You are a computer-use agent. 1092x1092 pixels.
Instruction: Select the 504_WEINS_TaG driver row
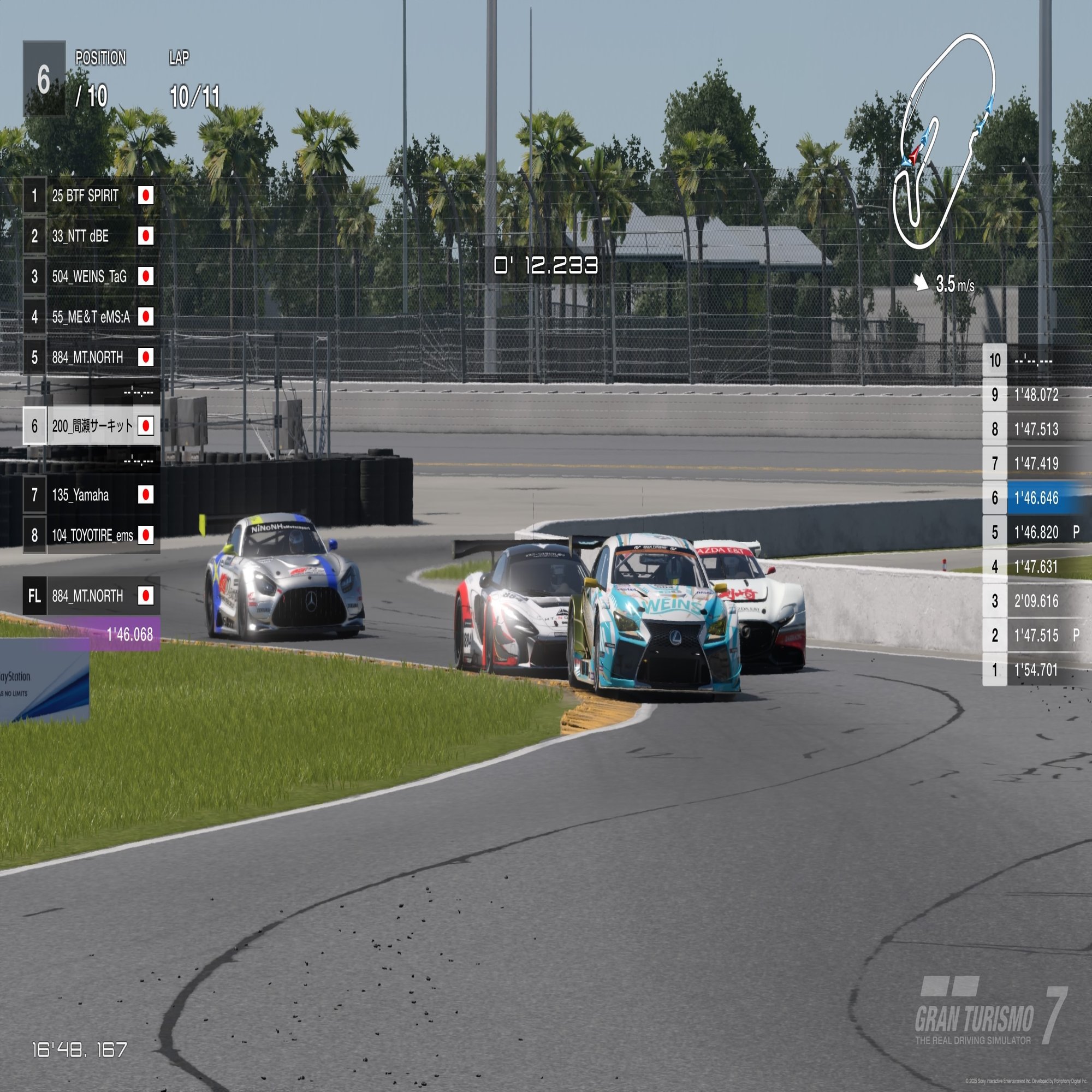pos(91,276)
